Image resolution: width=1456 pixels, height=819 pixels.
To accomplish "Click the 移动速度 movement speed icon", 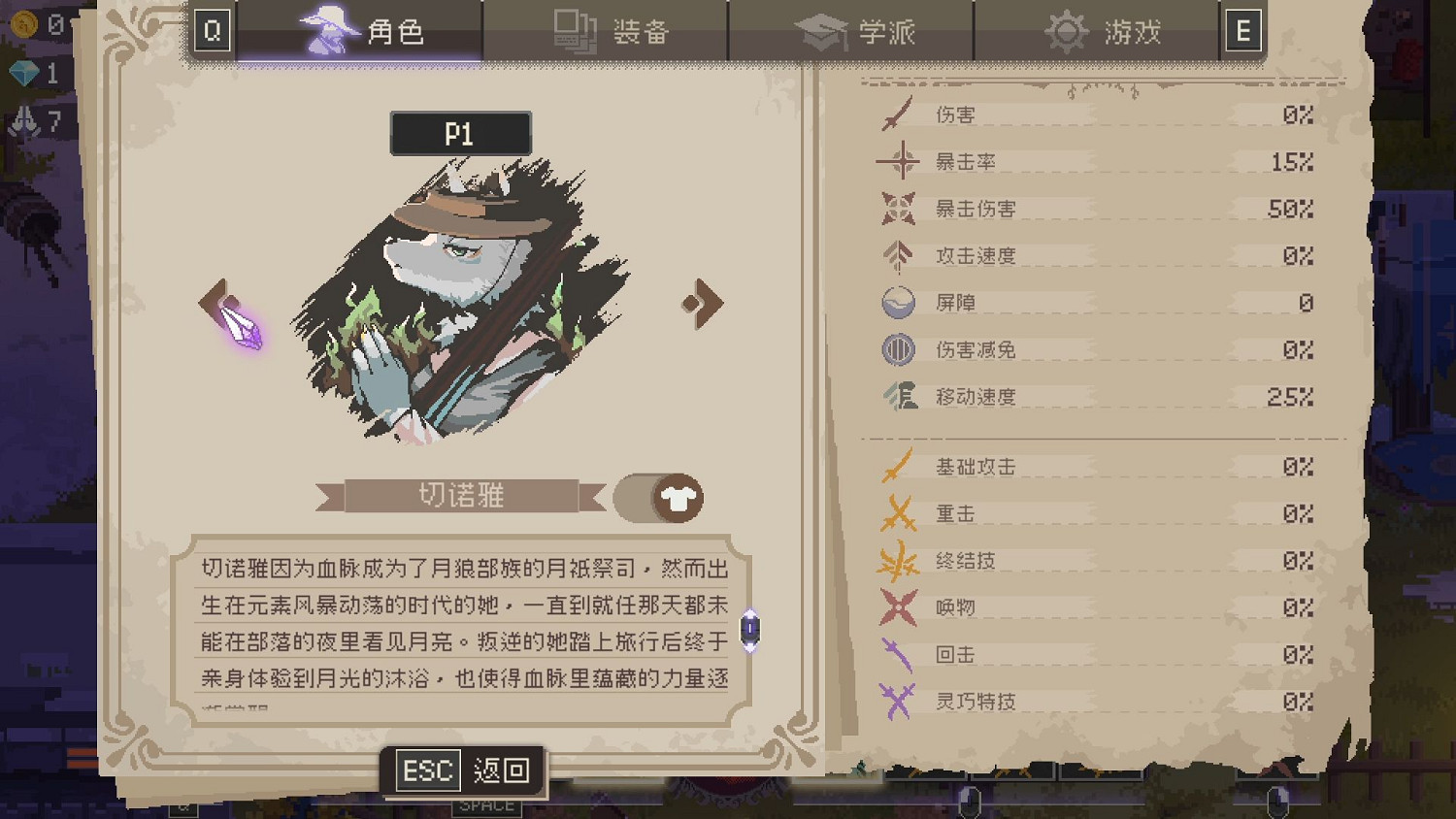I will click(x=899, y=396).
